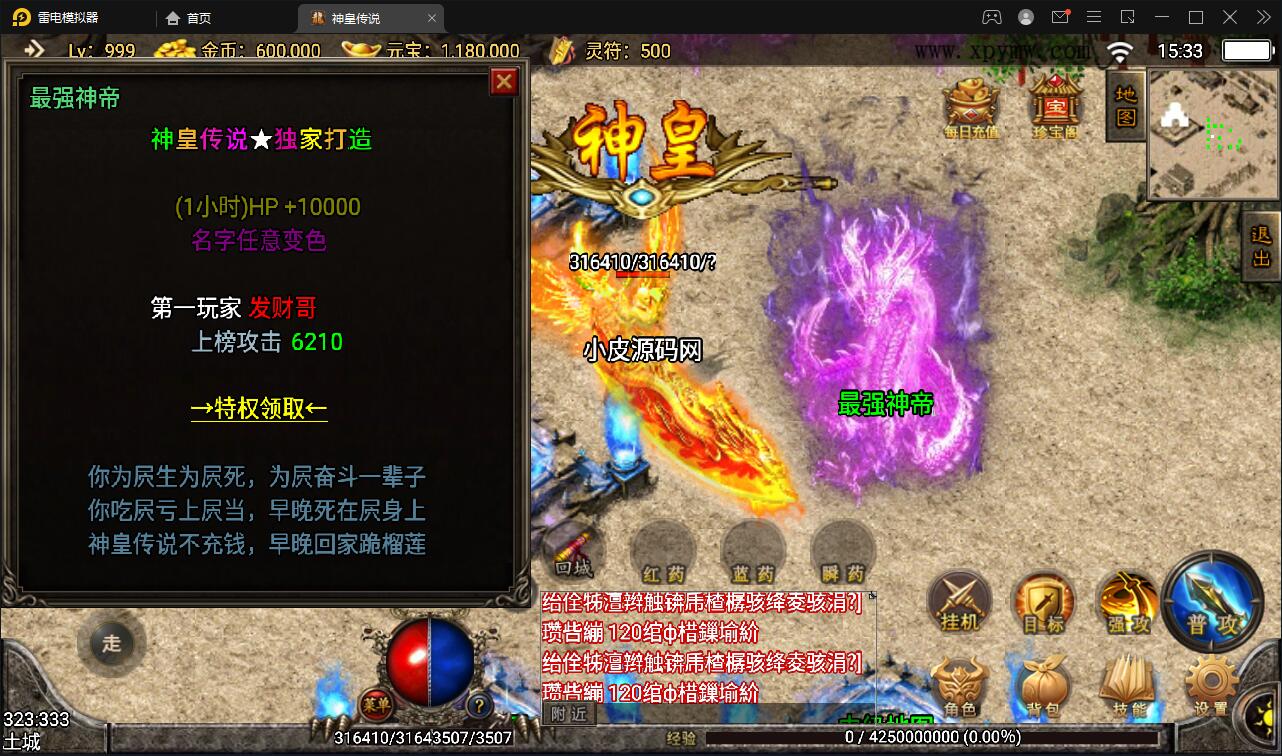Tap the 普攻 normal attack sword icon
This screenshot has height=756, width=1282.
coord(1212,602)
